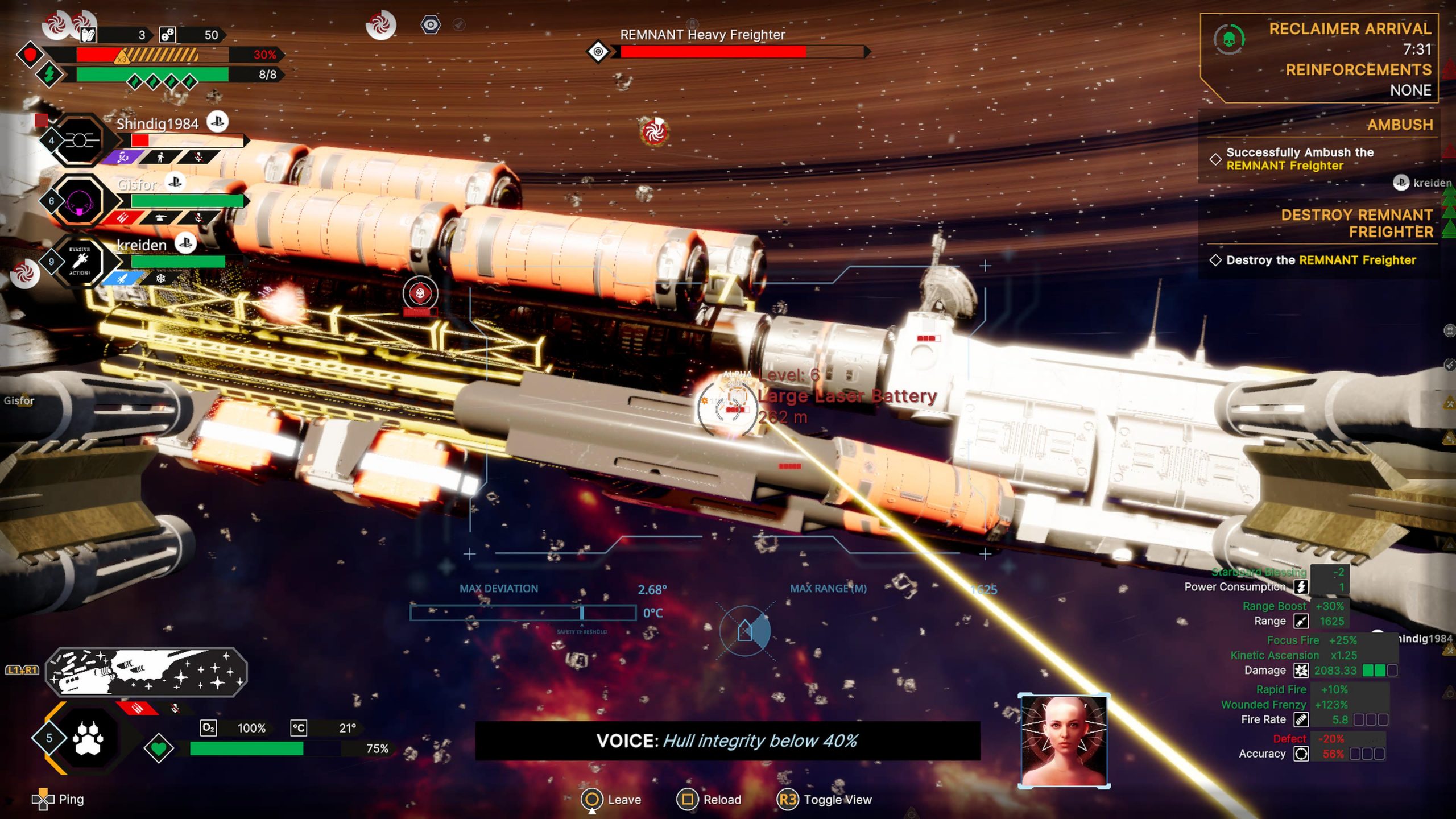Screen dimensions: 1456x819
Task: Click the red skull enemy marker
Action: [420, 293]
